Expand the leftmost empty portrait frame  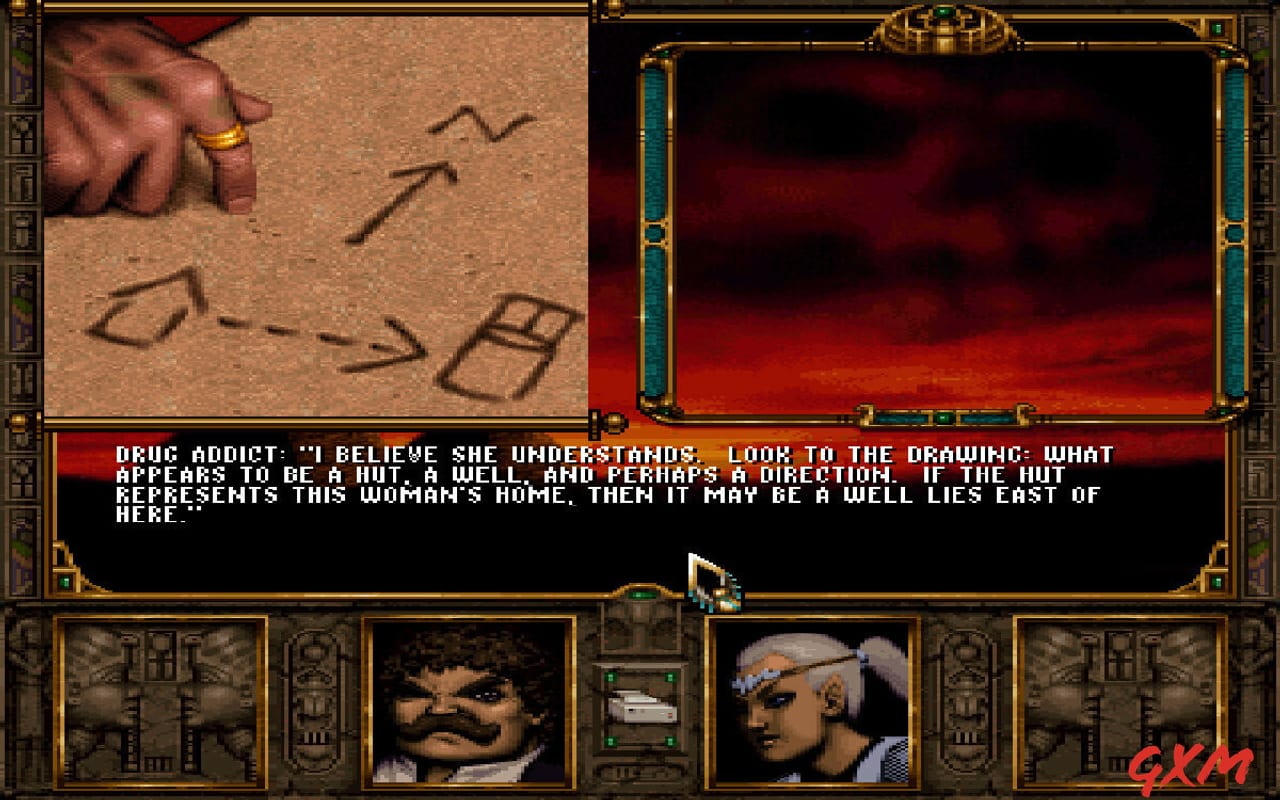(160, 700)
